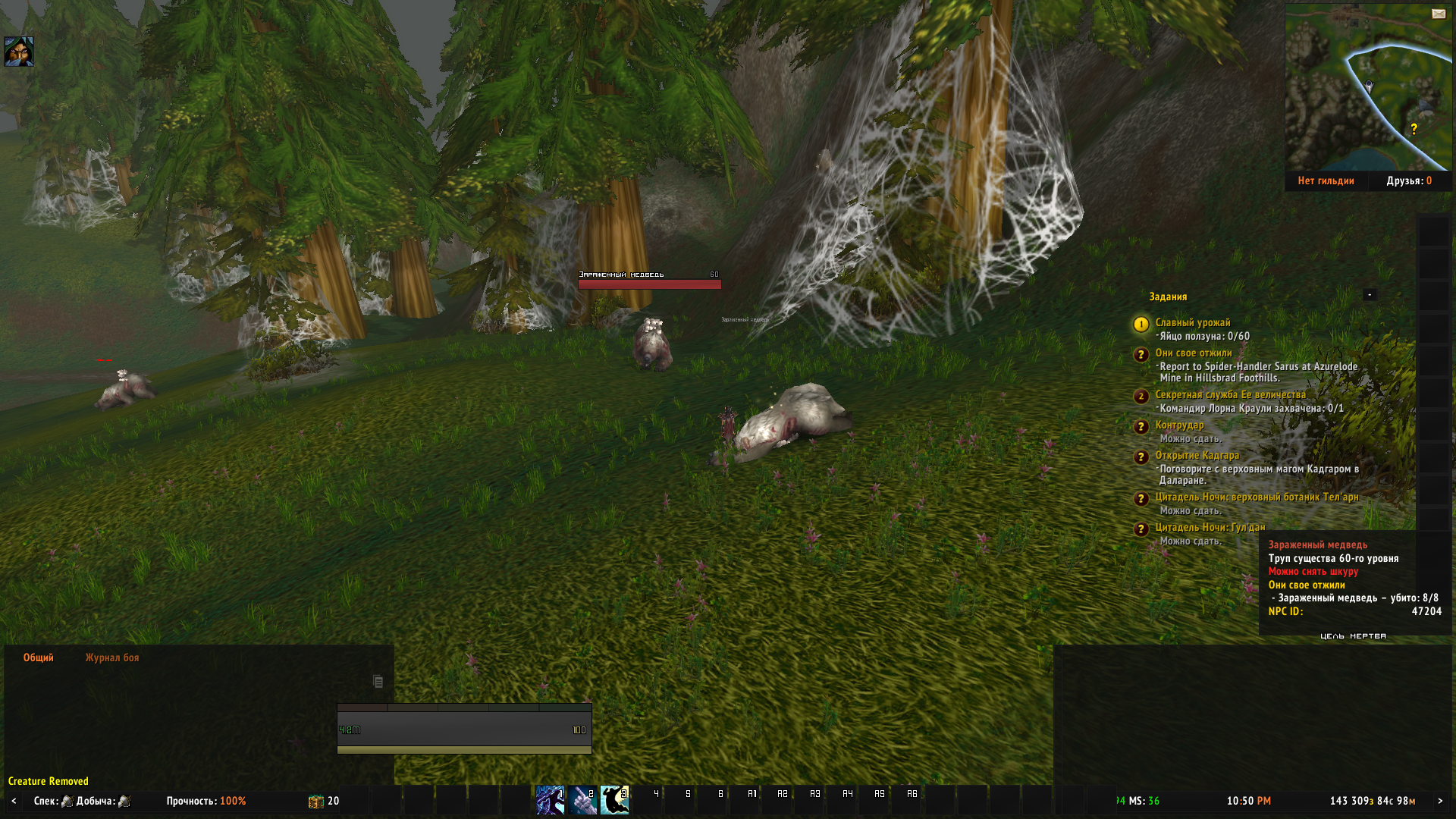1456x819 pixels.
Task: Open quest Цитадель Ночи: Гул'дан
Action: [x=1210, y=528]
